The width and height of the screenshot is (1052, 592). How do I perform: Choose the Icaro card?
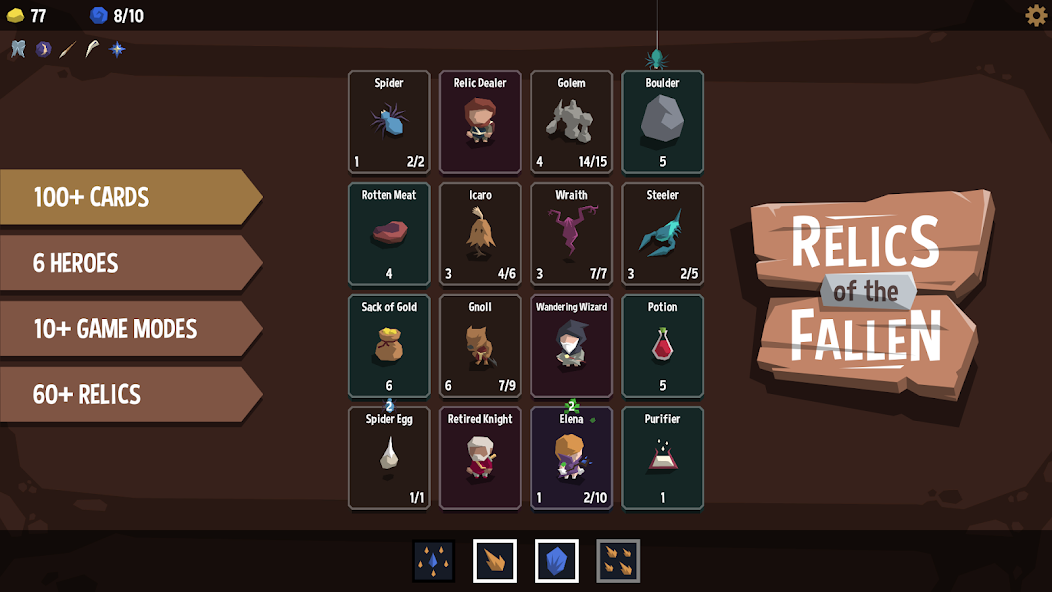tap(480, 234)
